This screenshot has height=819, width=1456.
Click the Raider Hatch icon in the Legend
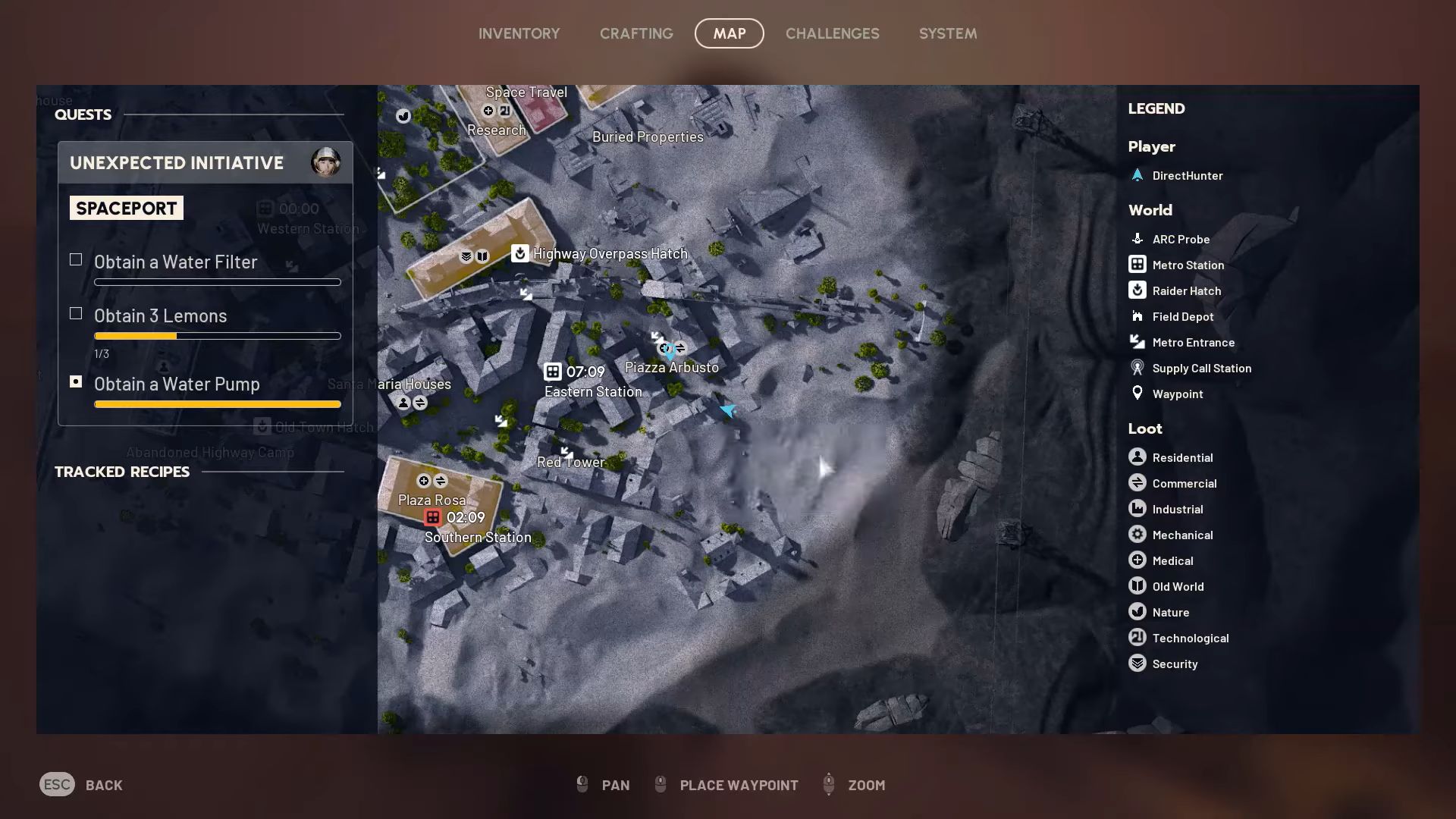1137,290
